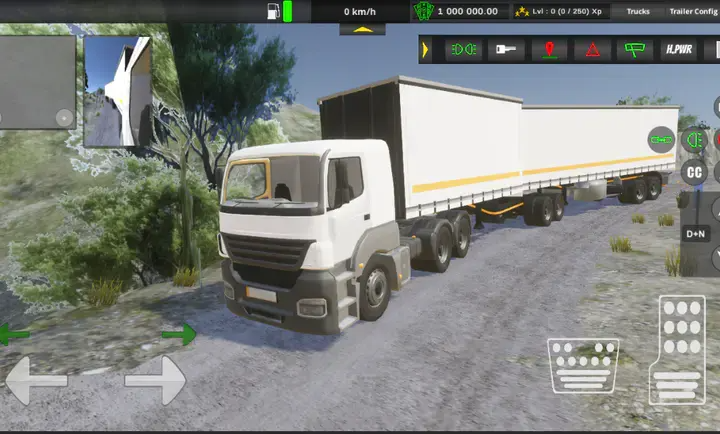Tap the white key ignition icon

(505, 49)
